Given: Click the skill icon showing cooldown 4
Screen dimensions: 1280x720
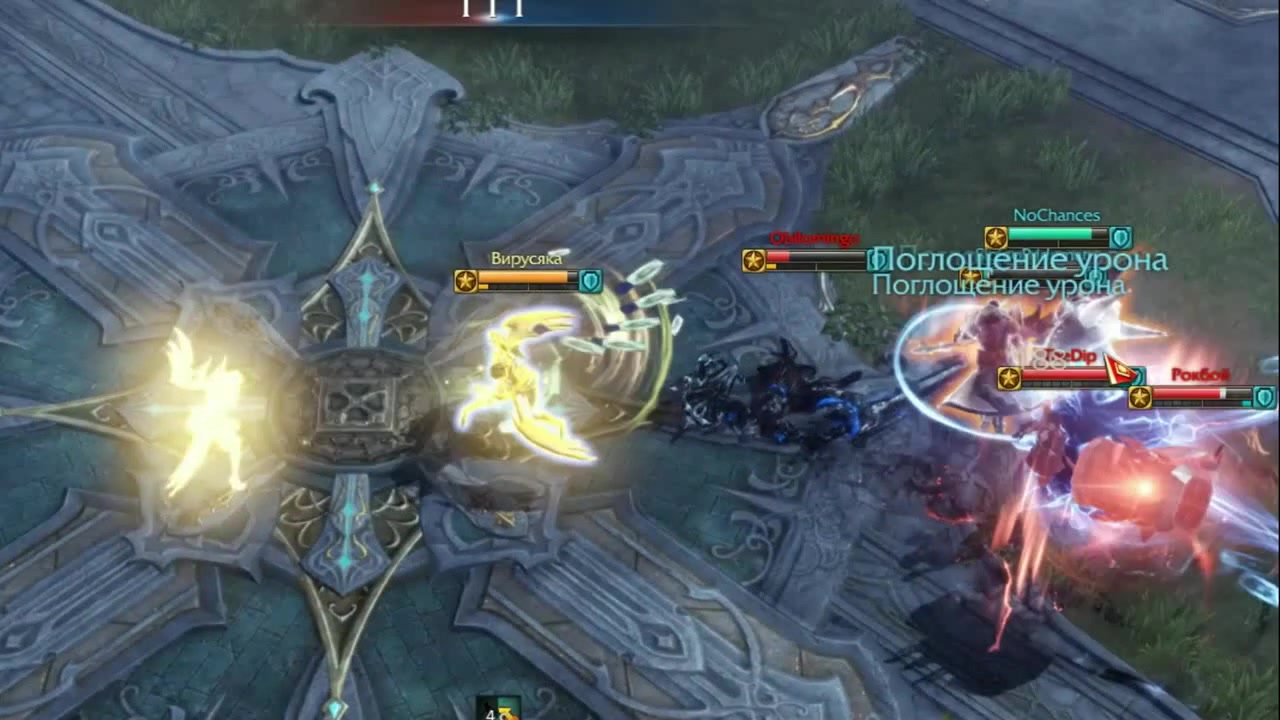Looking at the screenshot, I should 498,709.
